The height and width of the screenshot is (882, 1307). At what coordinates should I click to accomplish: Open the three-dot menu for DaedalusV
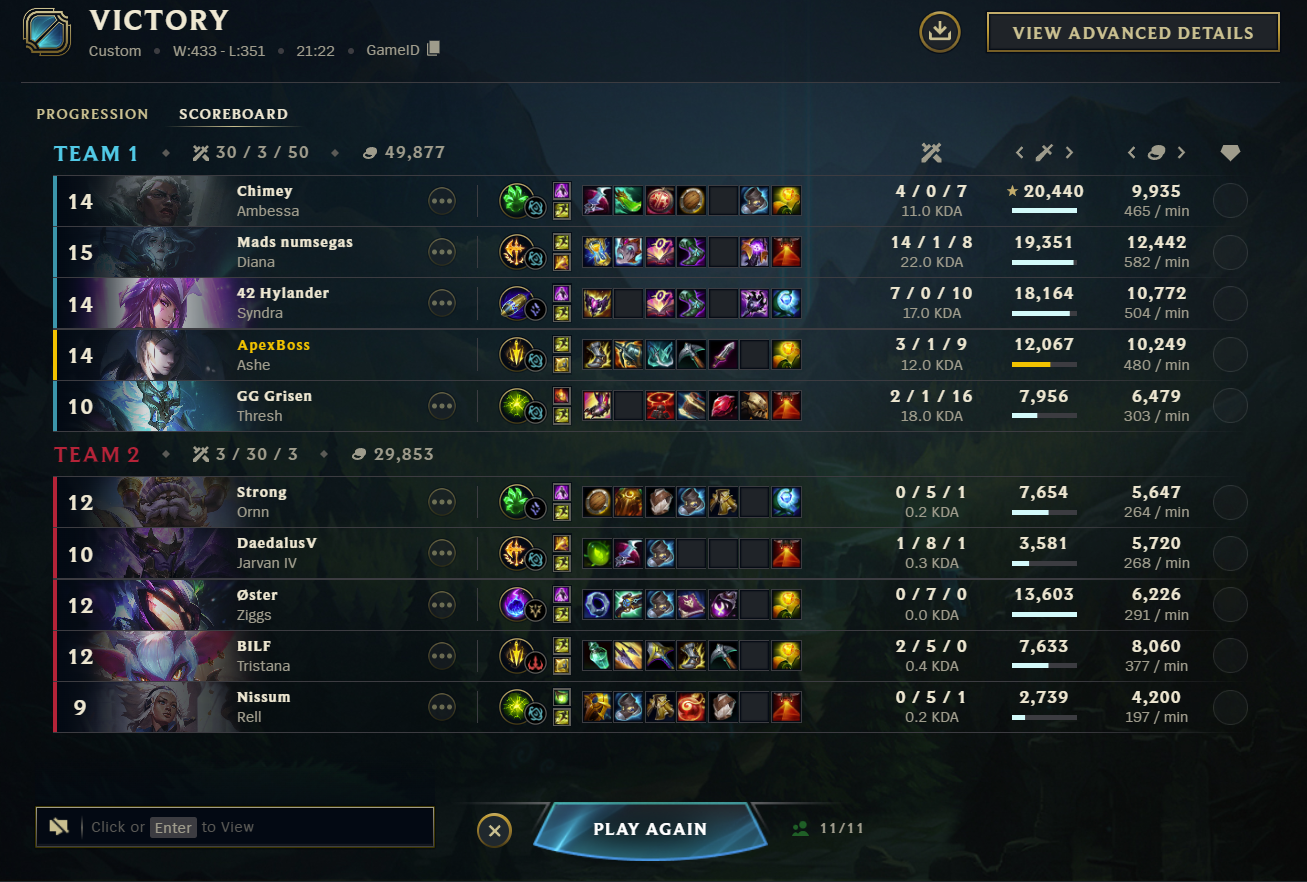(x=442, y=553)
